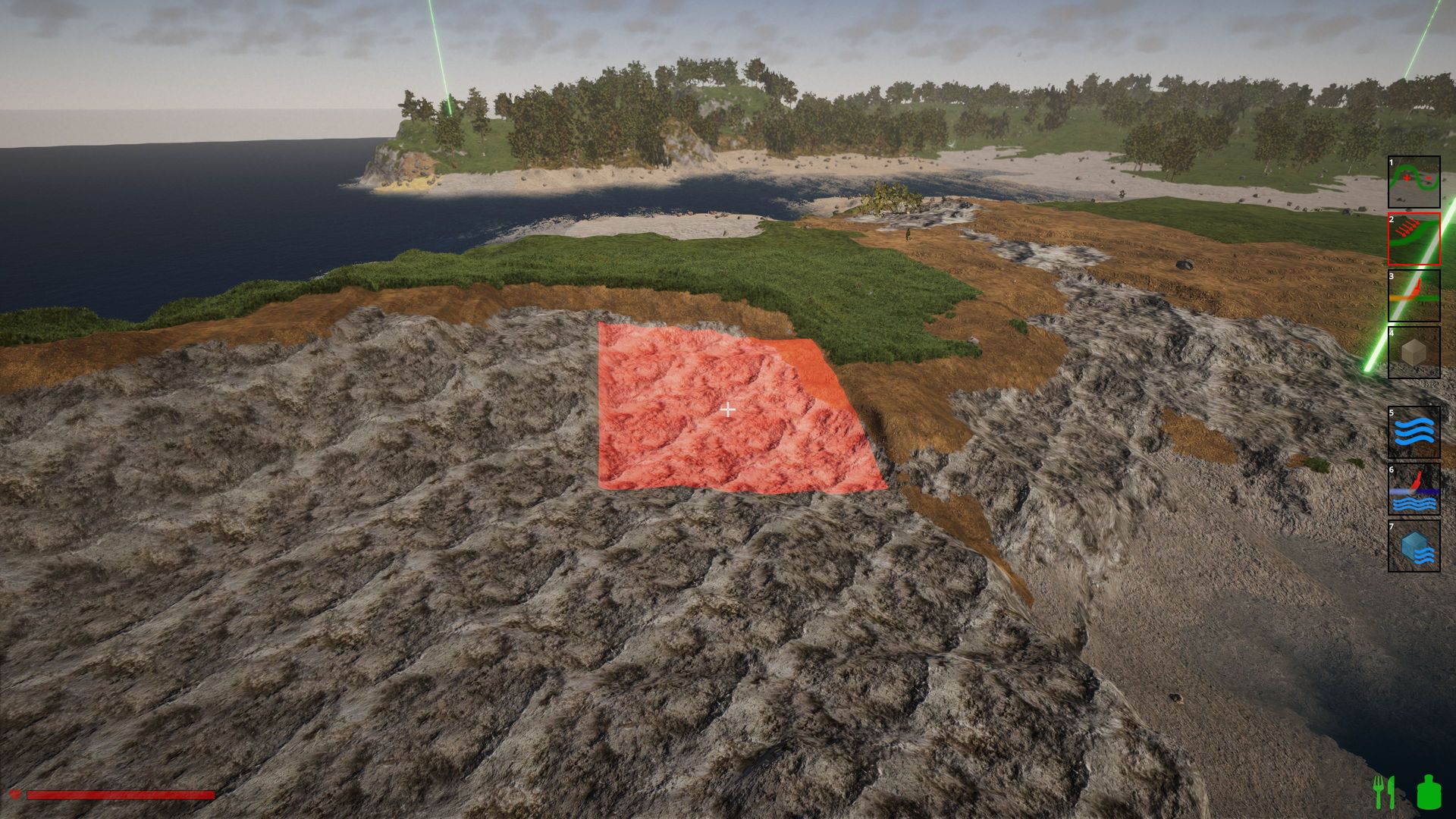Select the raise/lower terrain tool in slot 1
This screenshot has width=1456, height=819.
pyautogui.click(x=1414, y=182)
